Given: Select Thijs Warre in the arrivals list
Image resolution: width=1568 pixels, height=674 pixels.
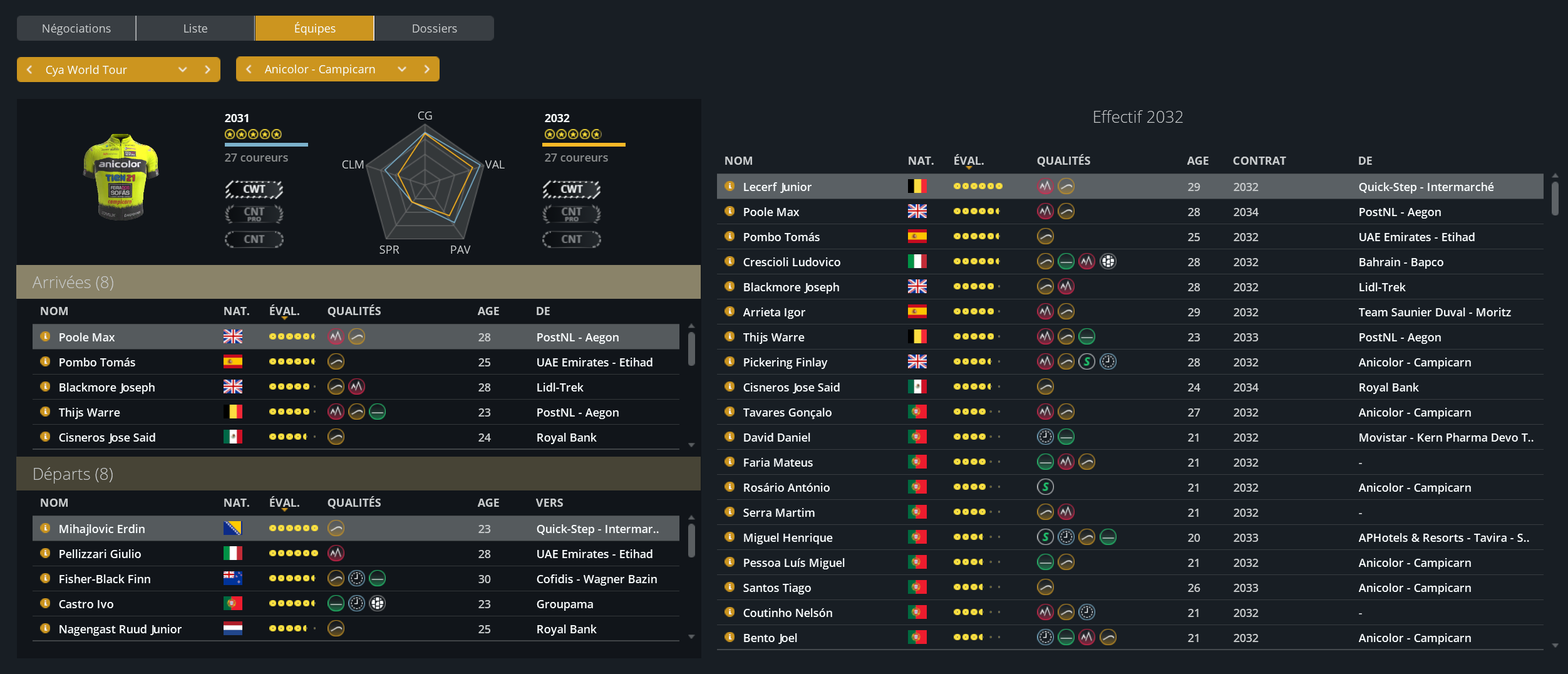Looking at the screenshot, I should [89, 412].
